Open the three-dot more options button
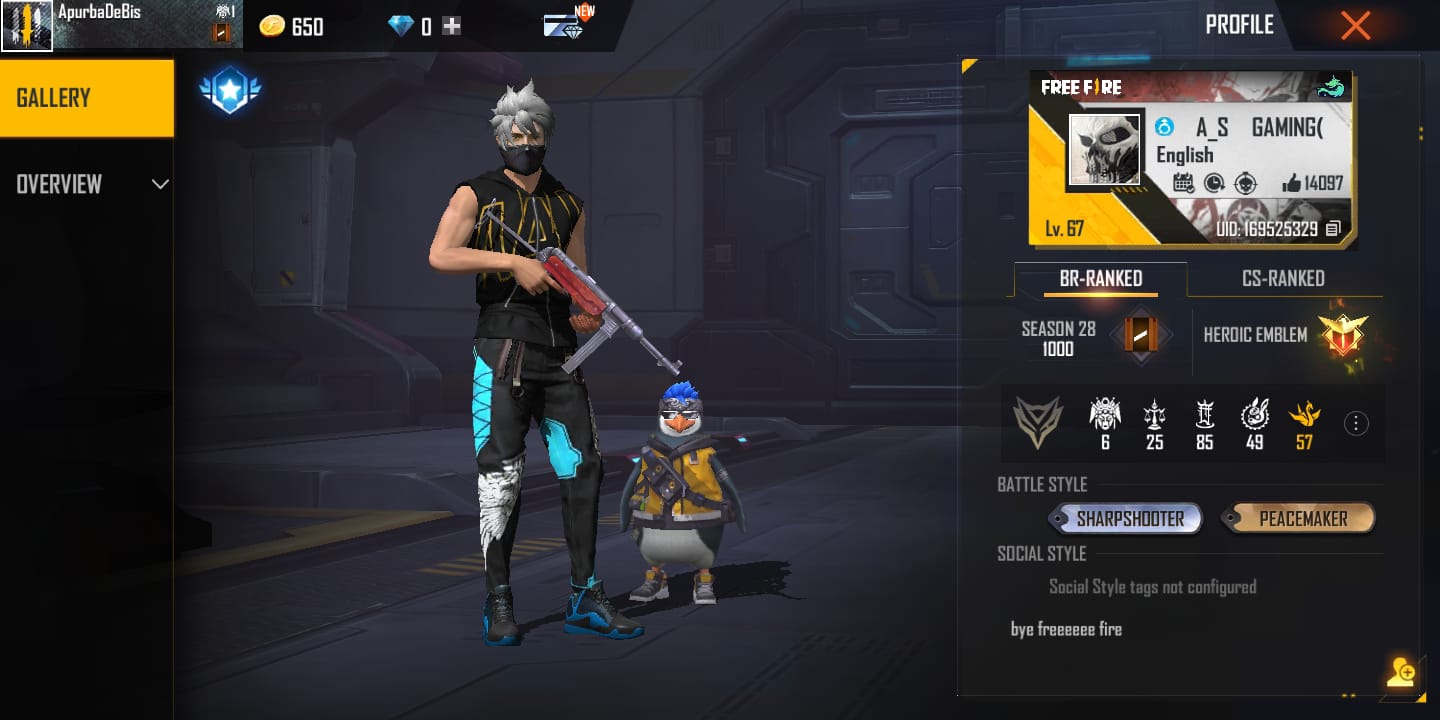The image size is (1440, 720). [1356, 423]
